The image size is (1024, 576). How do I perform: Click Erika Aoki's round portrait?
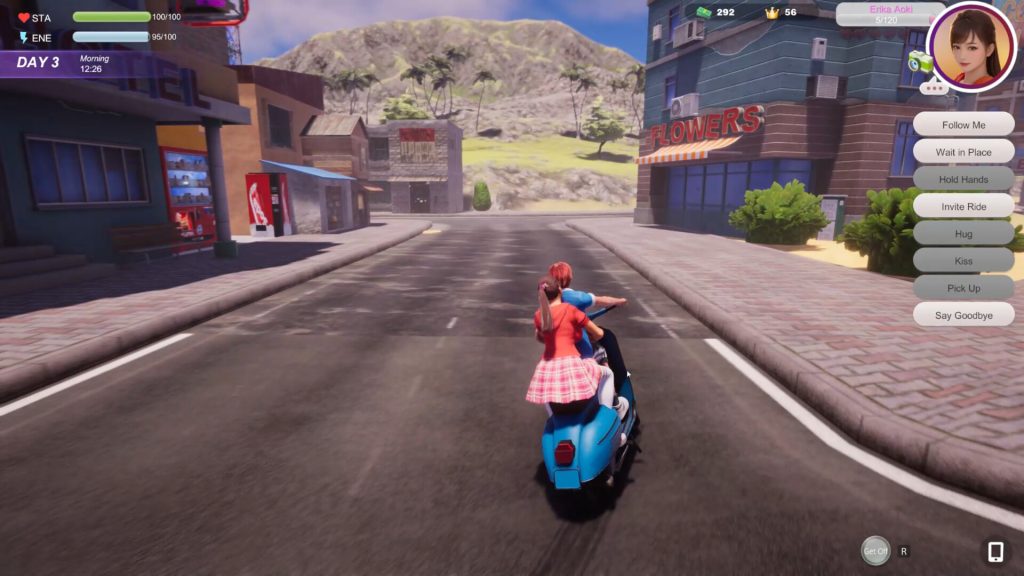click(971, 47)
